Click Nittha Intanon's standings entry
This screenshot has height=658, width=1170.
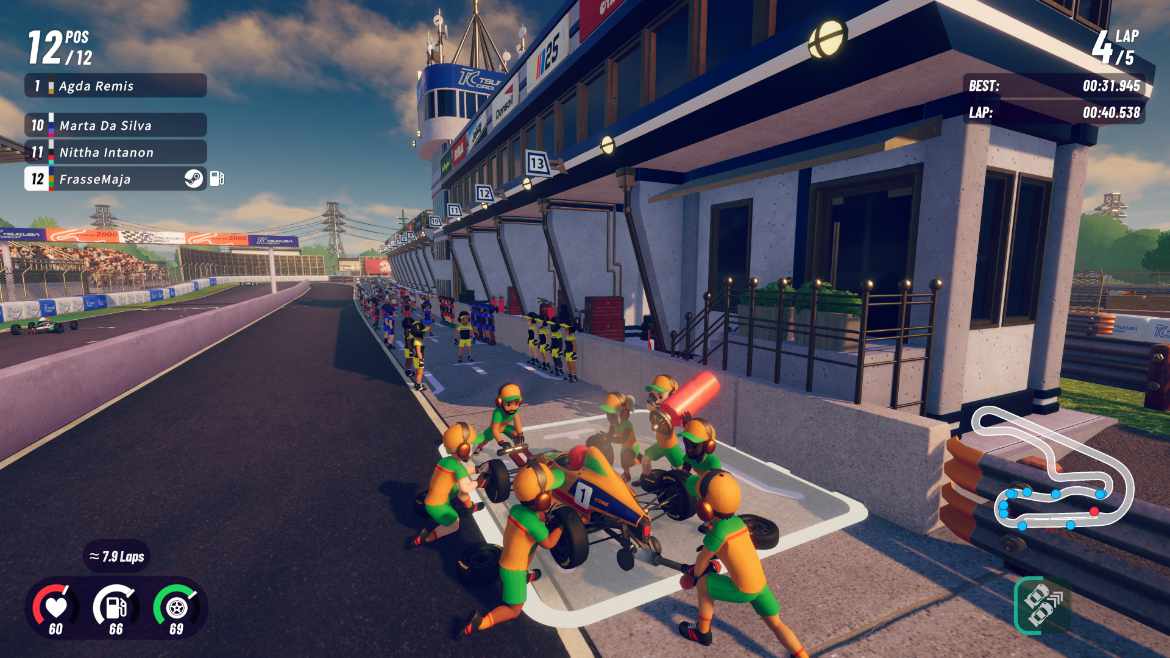(x=115, y=152)
